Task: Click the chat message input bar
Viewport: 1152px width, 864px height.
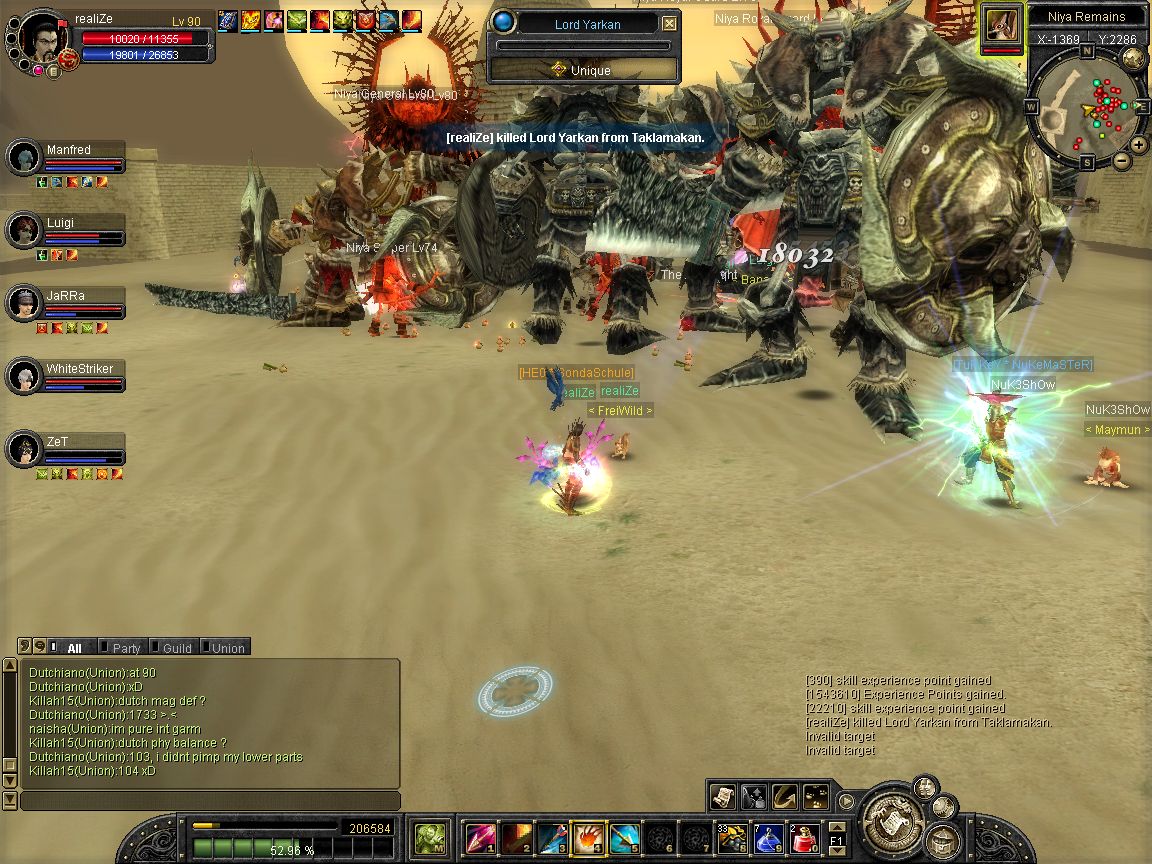Action: pyautogui.click(x=210, y=801)
